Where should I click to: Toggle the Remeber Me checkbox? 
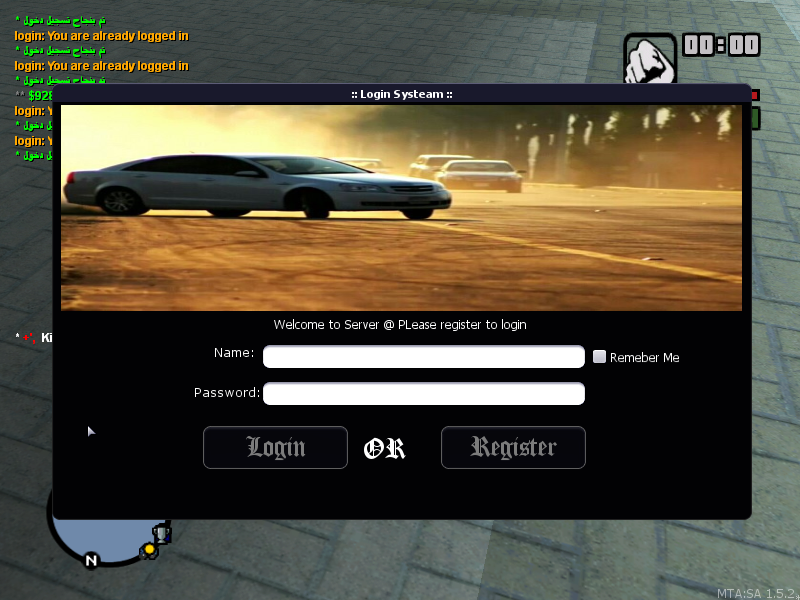tap(600, 357)
